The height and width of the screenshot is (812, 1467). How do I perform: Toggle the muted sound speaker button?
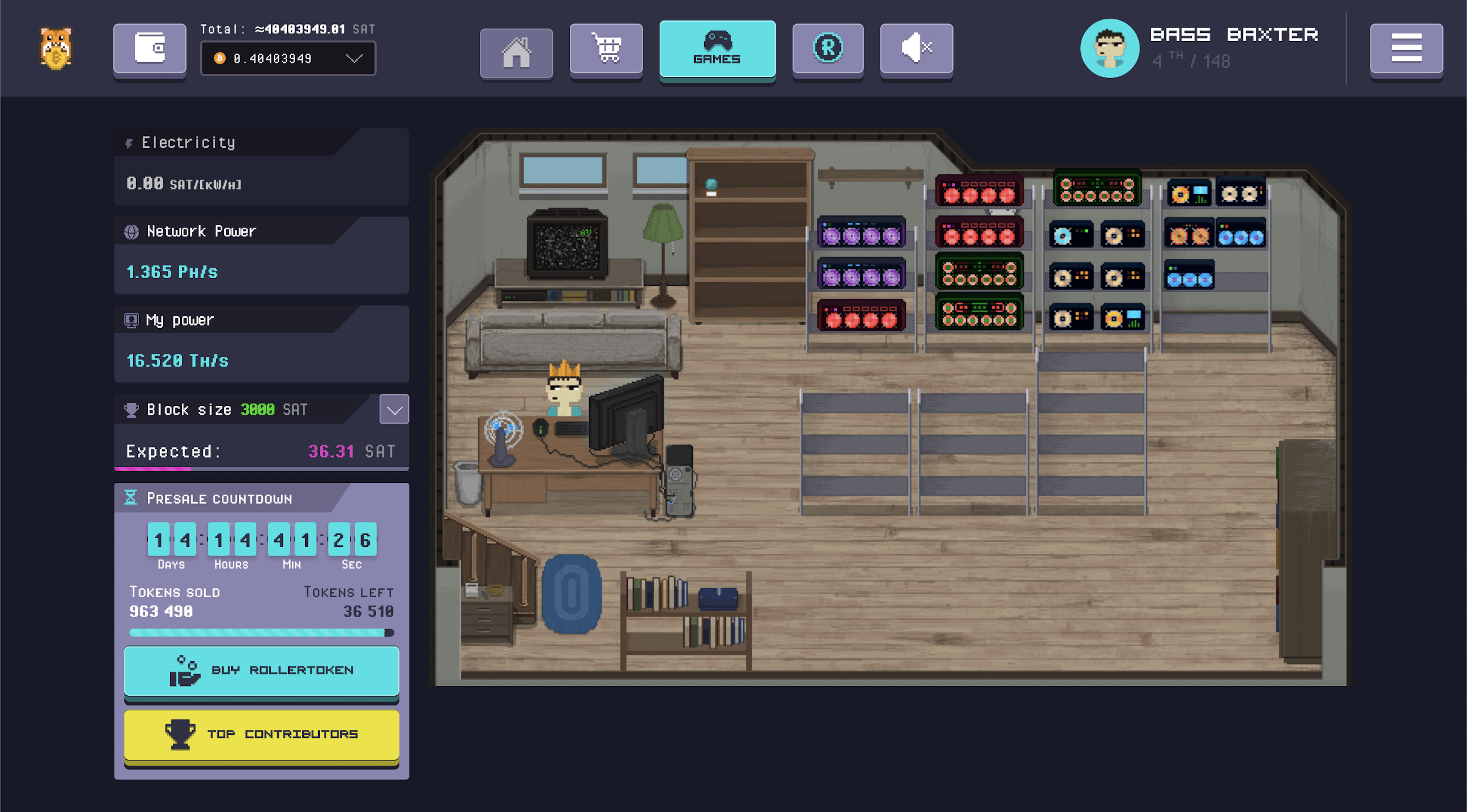pos(915,49)
